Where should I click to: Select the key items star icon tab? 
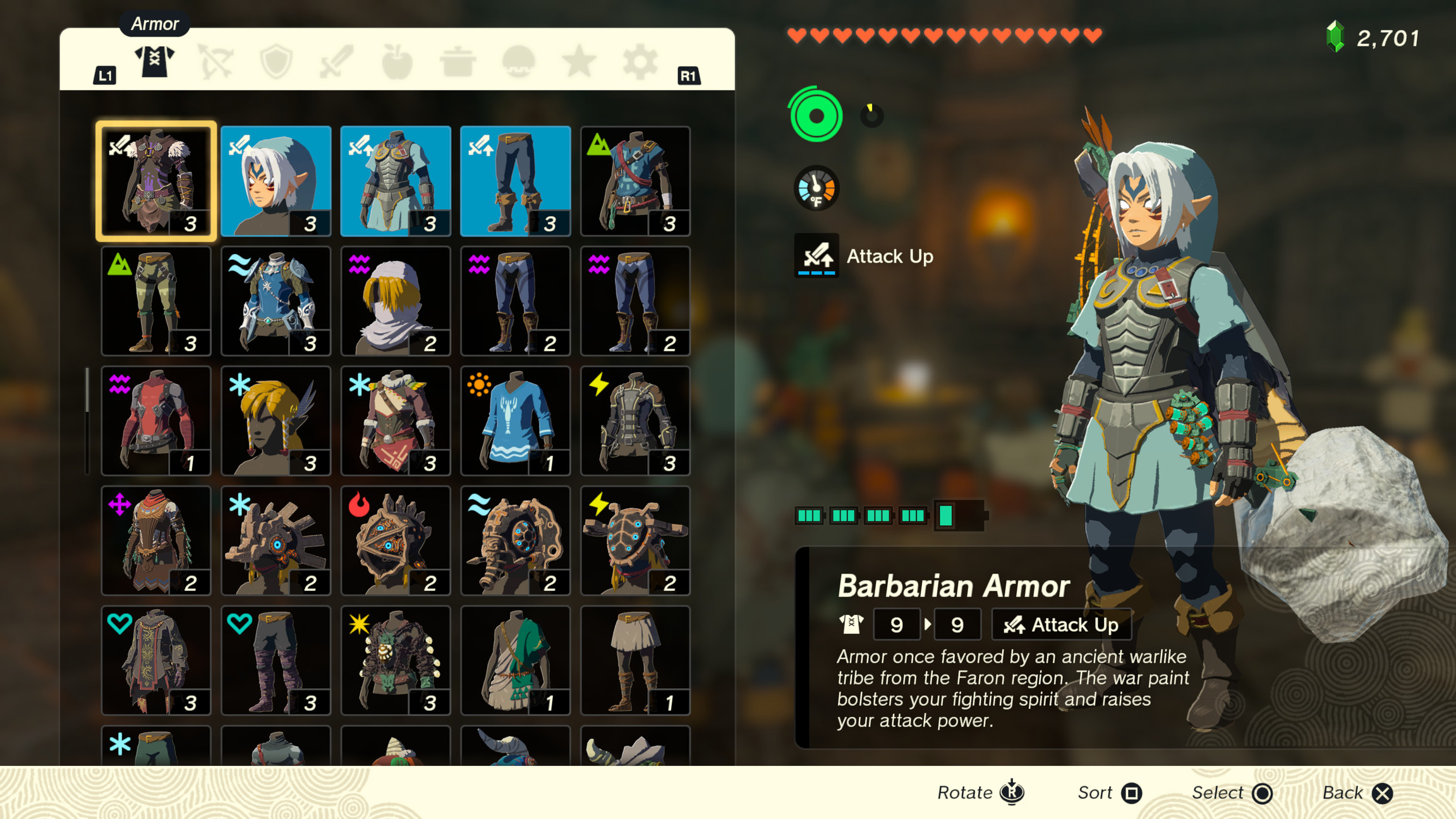579,62
